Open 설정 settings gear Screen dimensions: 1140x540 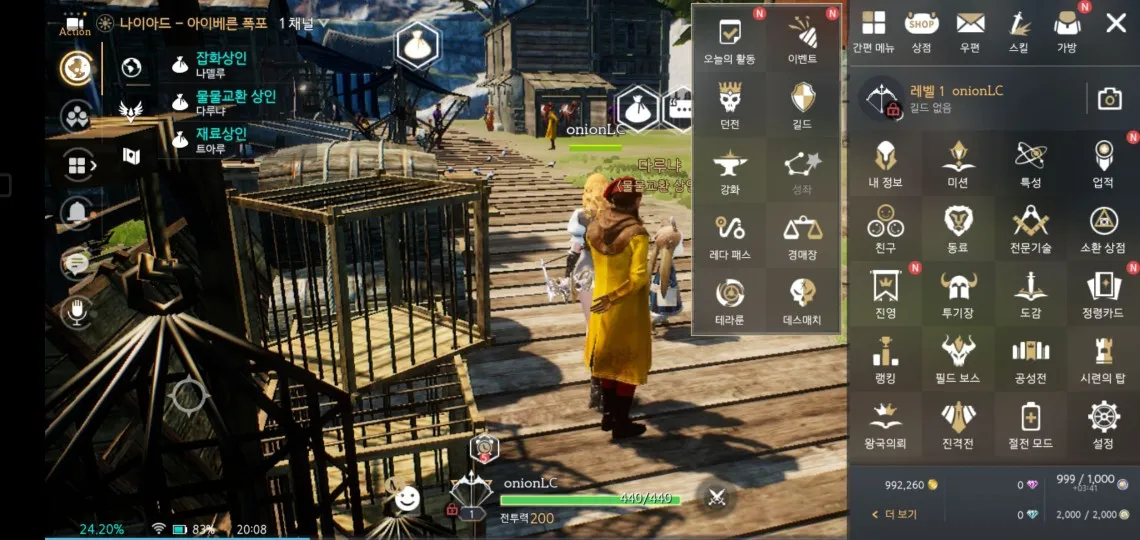click(x=1103, y=423)
